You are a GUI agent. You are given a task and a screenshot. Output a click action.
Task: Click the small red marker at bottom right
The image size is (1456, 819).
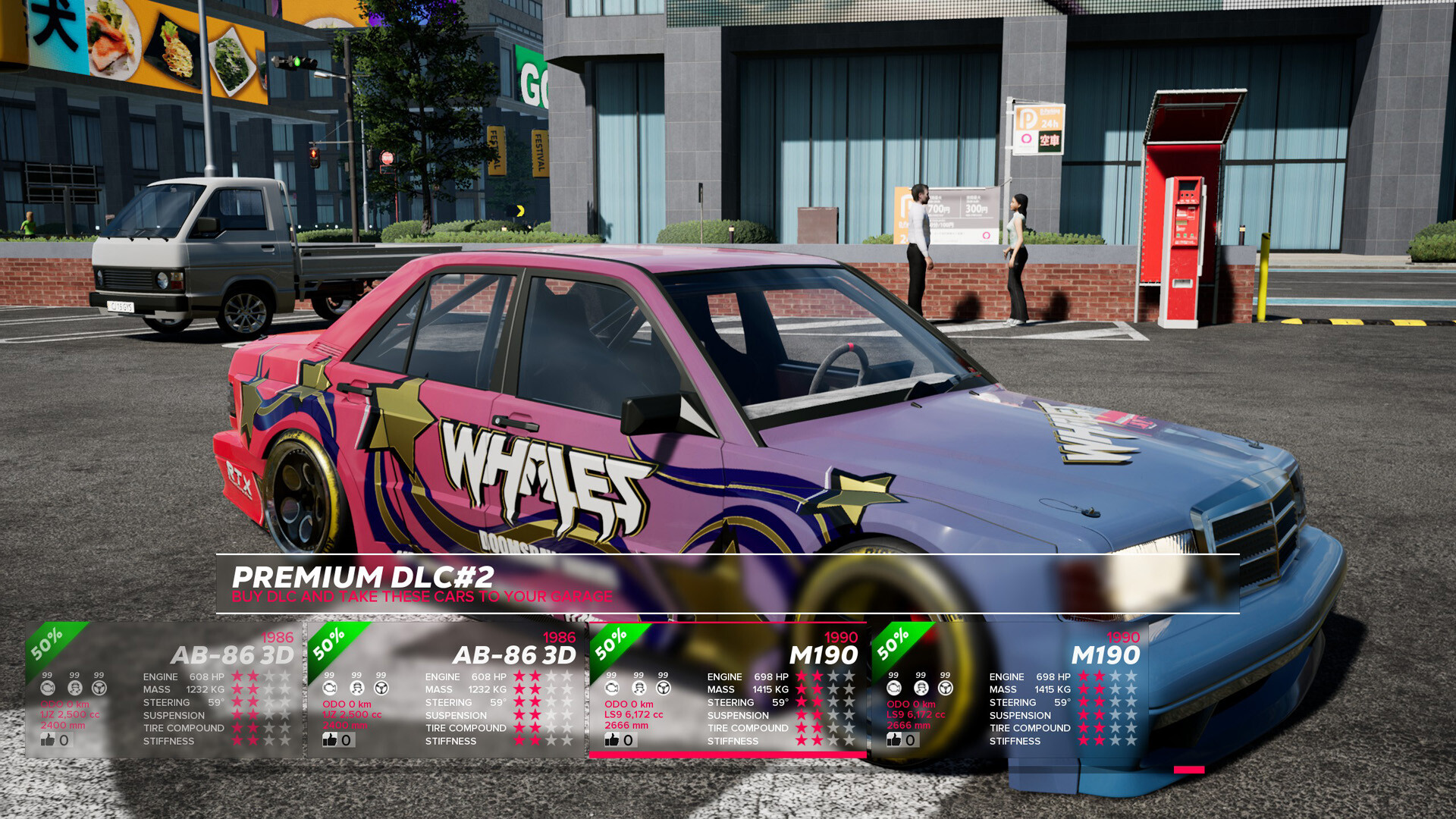(1189, 770)
